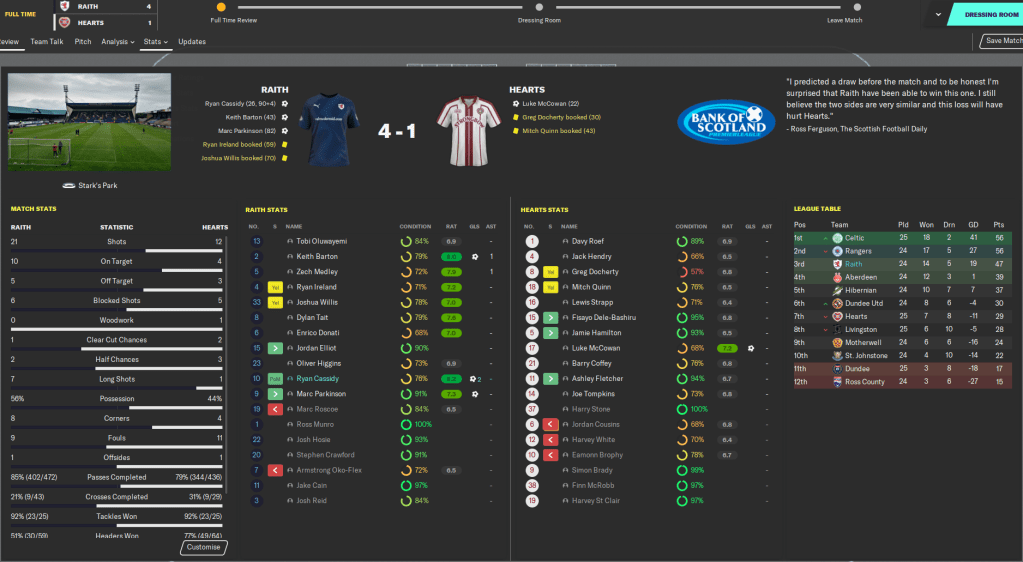
Task: Open the Stats dropdown menu
Action: pyautogui.click(x=155, y=42)
